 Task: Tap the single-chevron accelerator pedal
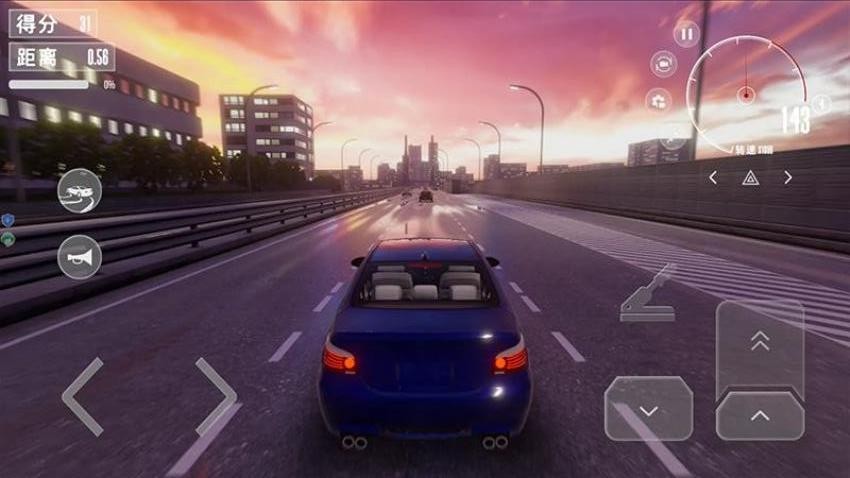[760, 415]
